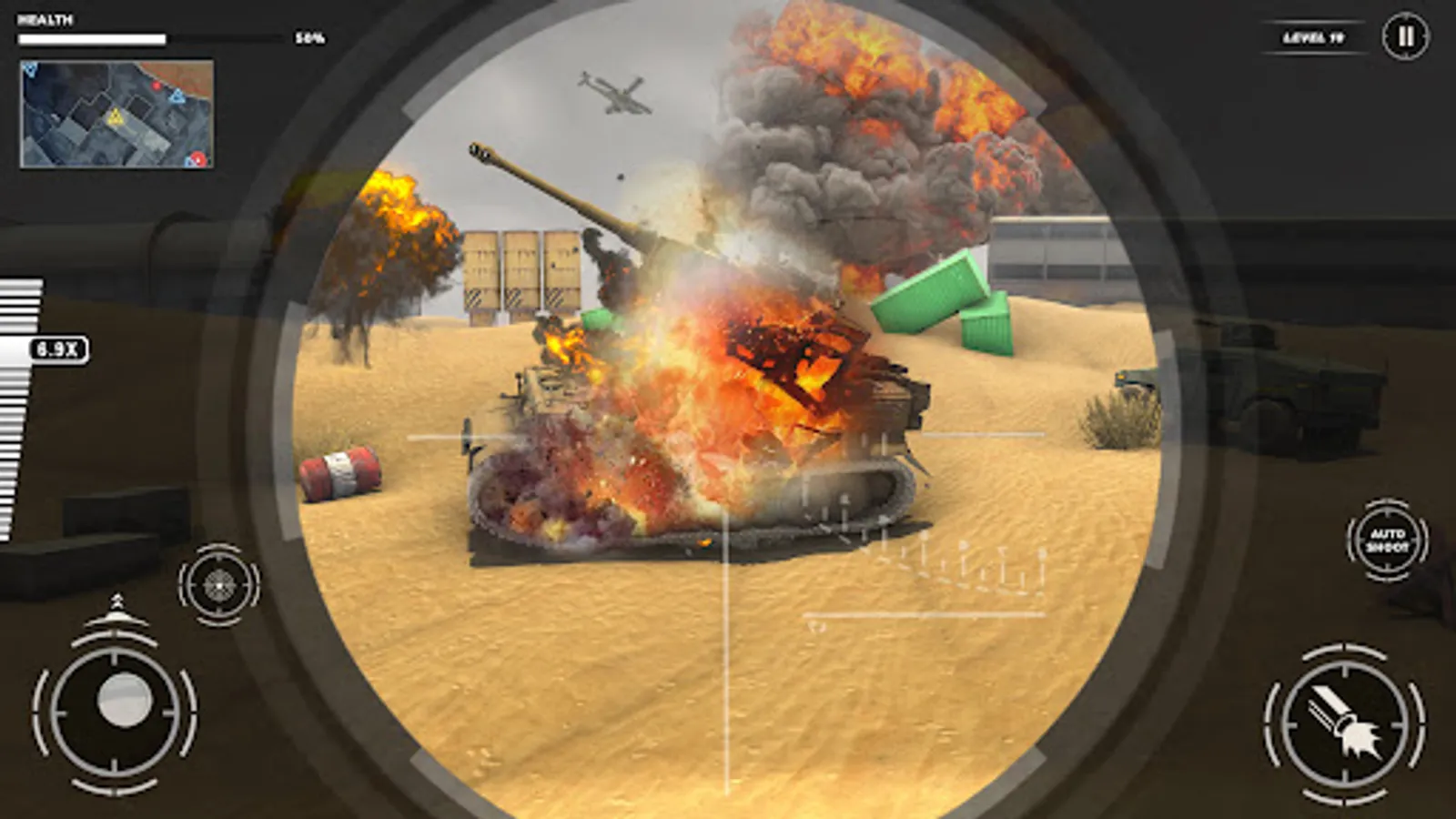Tap the blue triangle marker on the minimap right
The image size is (1456, 819).
pos(178,97)
